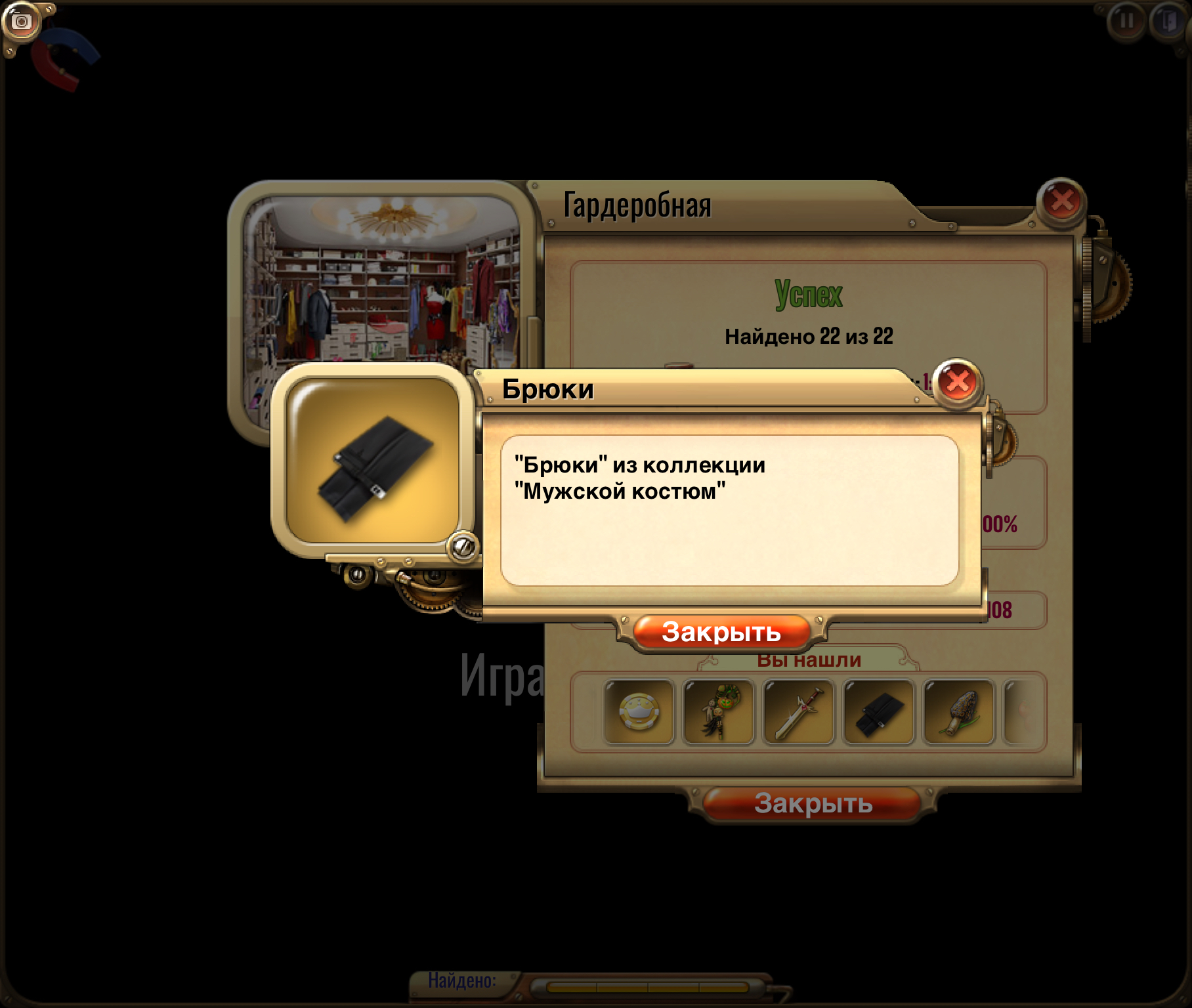Close the Гардеробная results window via red X
The image size is (1192, 1008).
tap(1061, 201)
